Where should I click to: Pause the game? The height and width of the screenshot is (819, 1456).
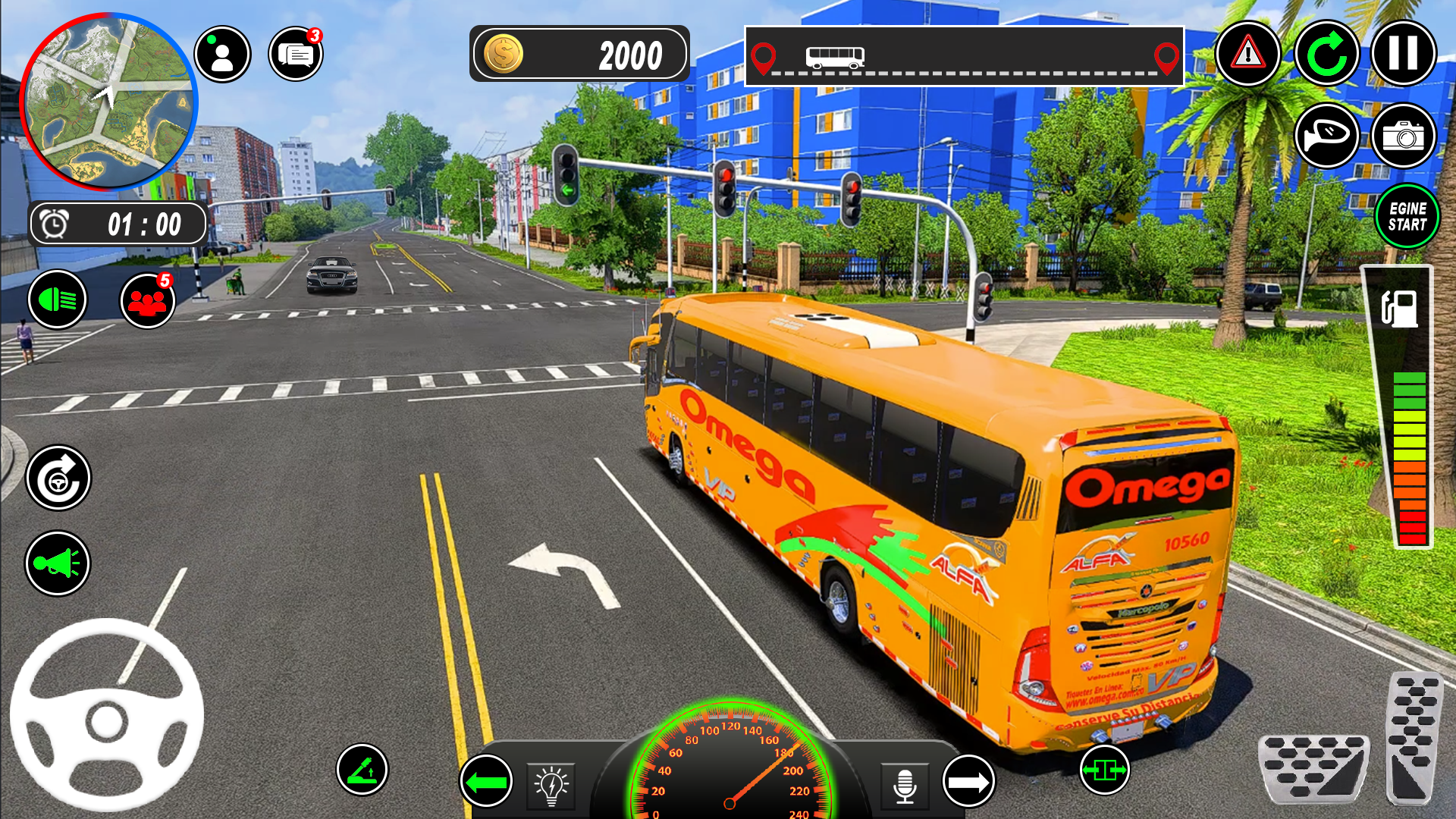[1402, 53]
